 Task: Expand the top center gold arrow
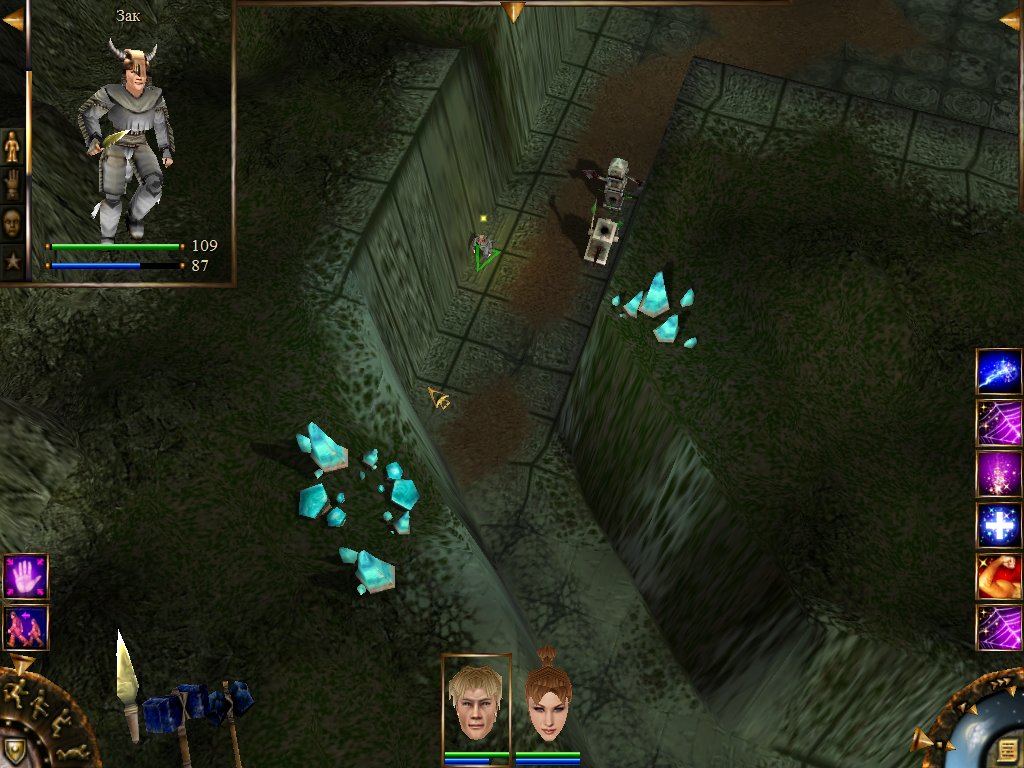513,11
